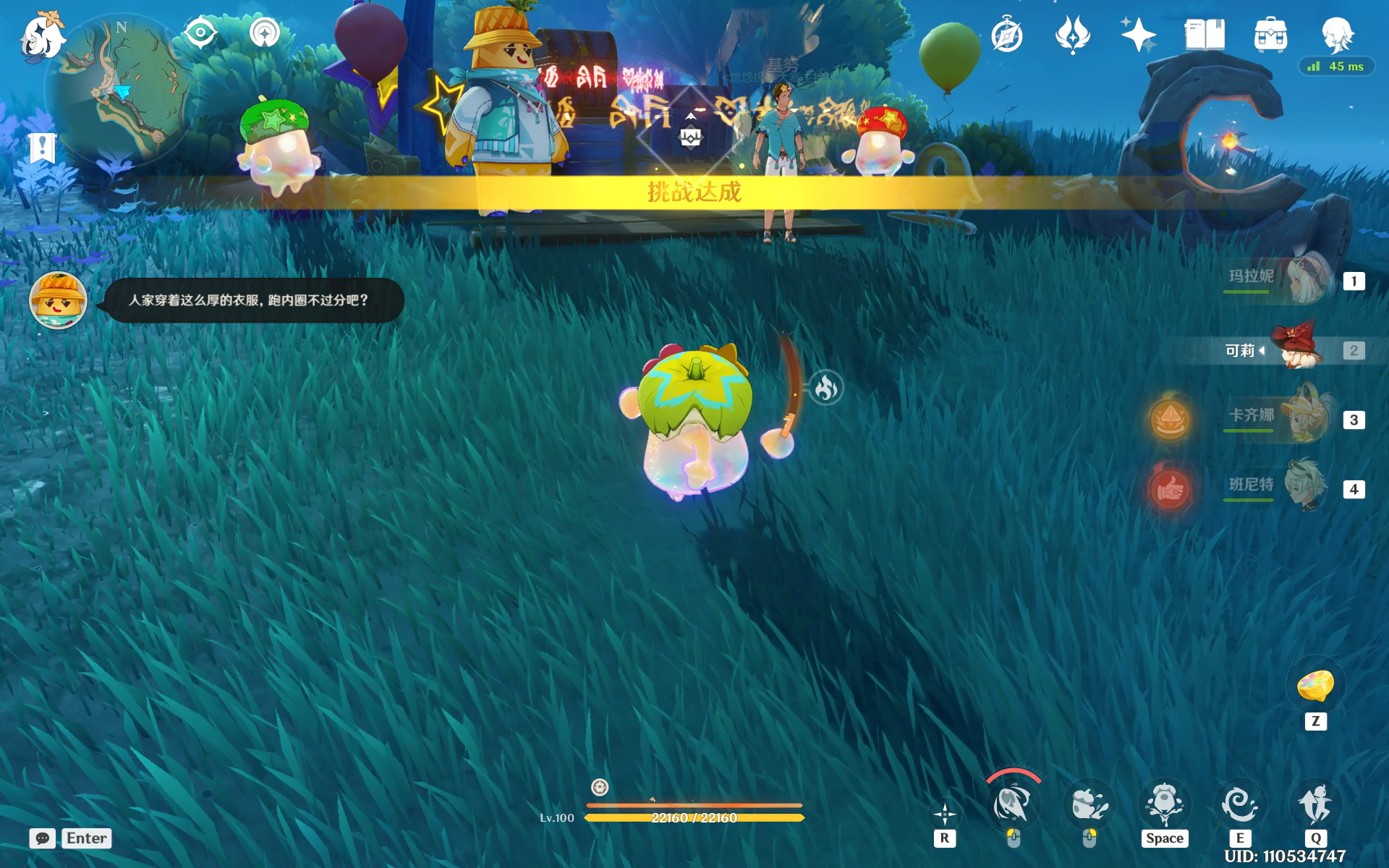Open the signal-arch icon beside the minimap
The width and height of the screenshot is (1389, 868).
(265, 33)
